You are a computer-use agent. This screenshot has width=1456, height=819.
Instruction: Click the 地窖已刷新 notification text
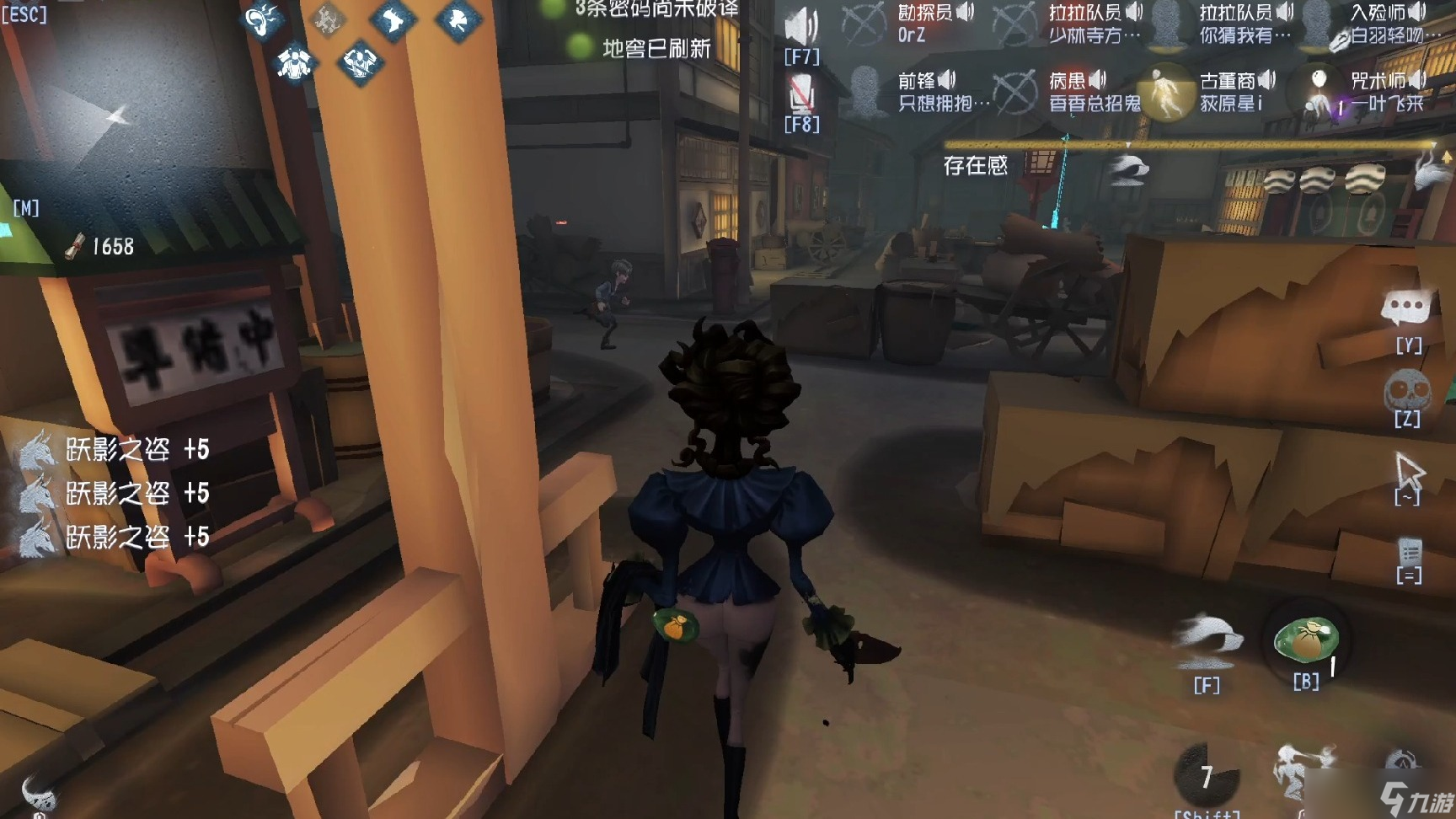[x=656, y=49]
